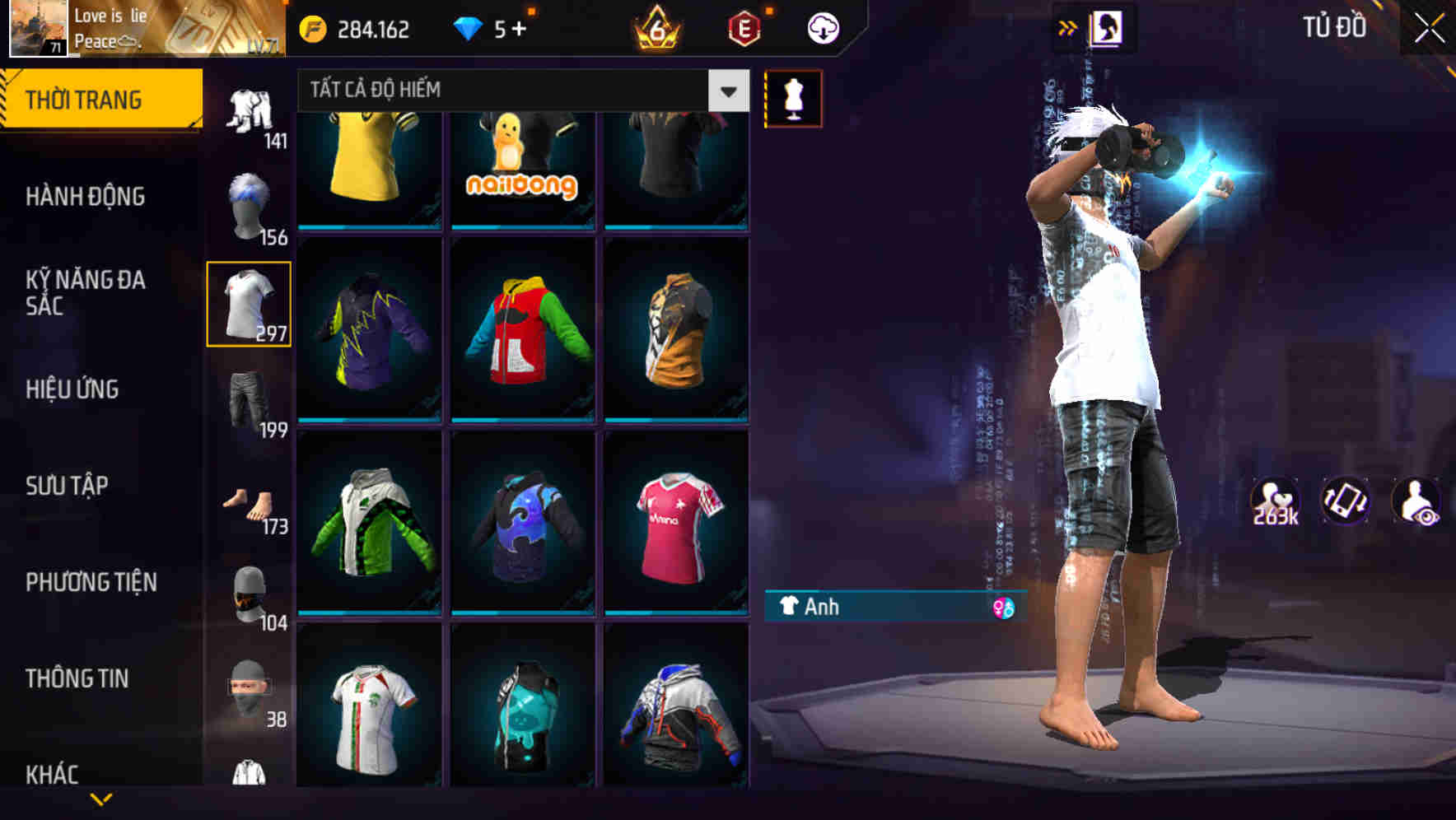Click the bare feet category icon labeled 173
The height and width of the screenshot is (820, 1456).
247,499
